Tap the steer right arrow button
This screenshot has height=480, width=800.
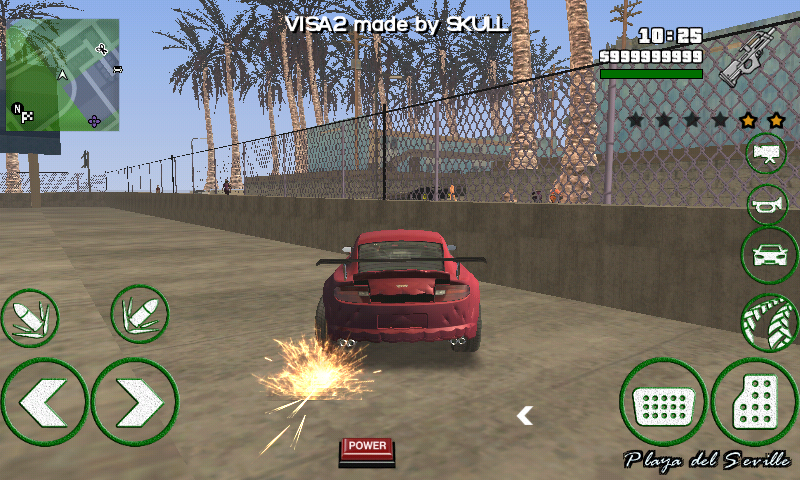pyautogui.click(x=135, y=402)
